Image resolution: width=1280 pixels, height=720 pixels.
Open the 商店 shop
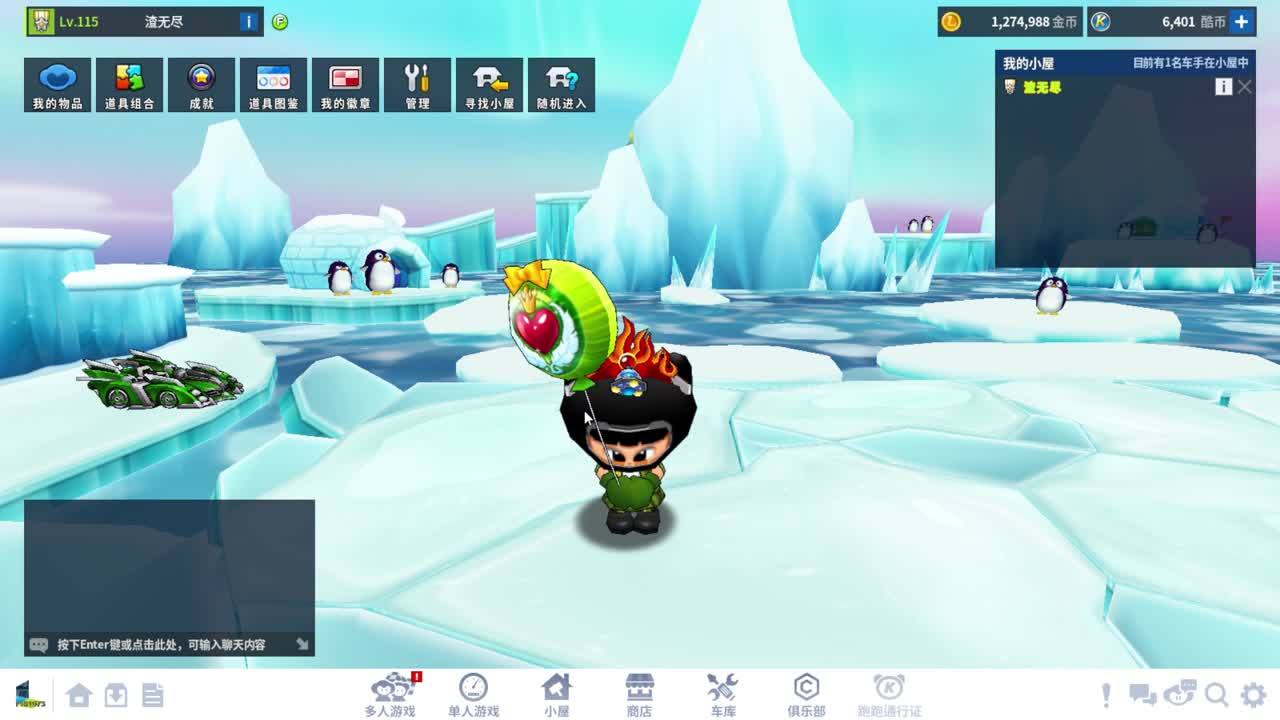click(x=639, y=694)
